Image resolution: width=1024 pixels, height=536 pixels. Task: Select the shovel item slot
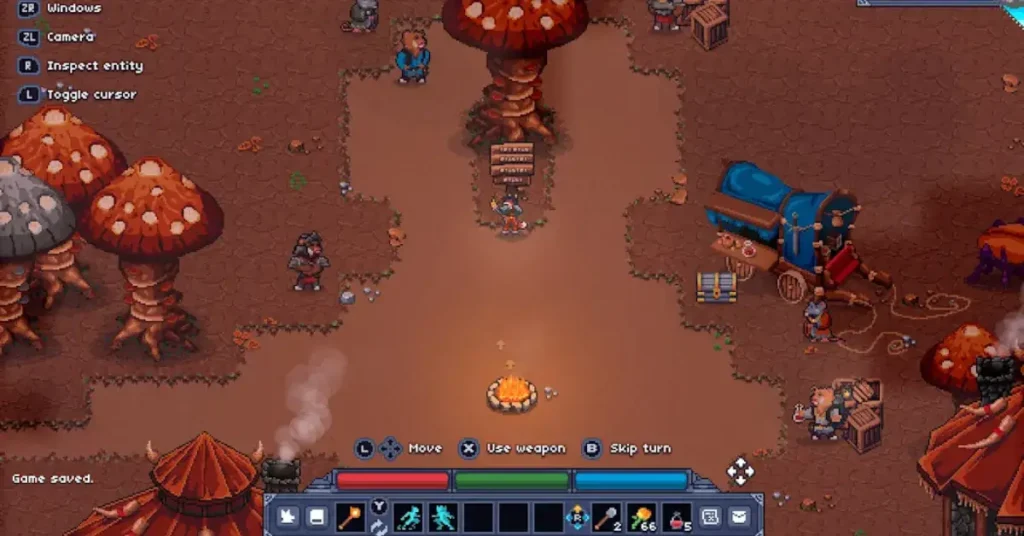coord(607,517)
